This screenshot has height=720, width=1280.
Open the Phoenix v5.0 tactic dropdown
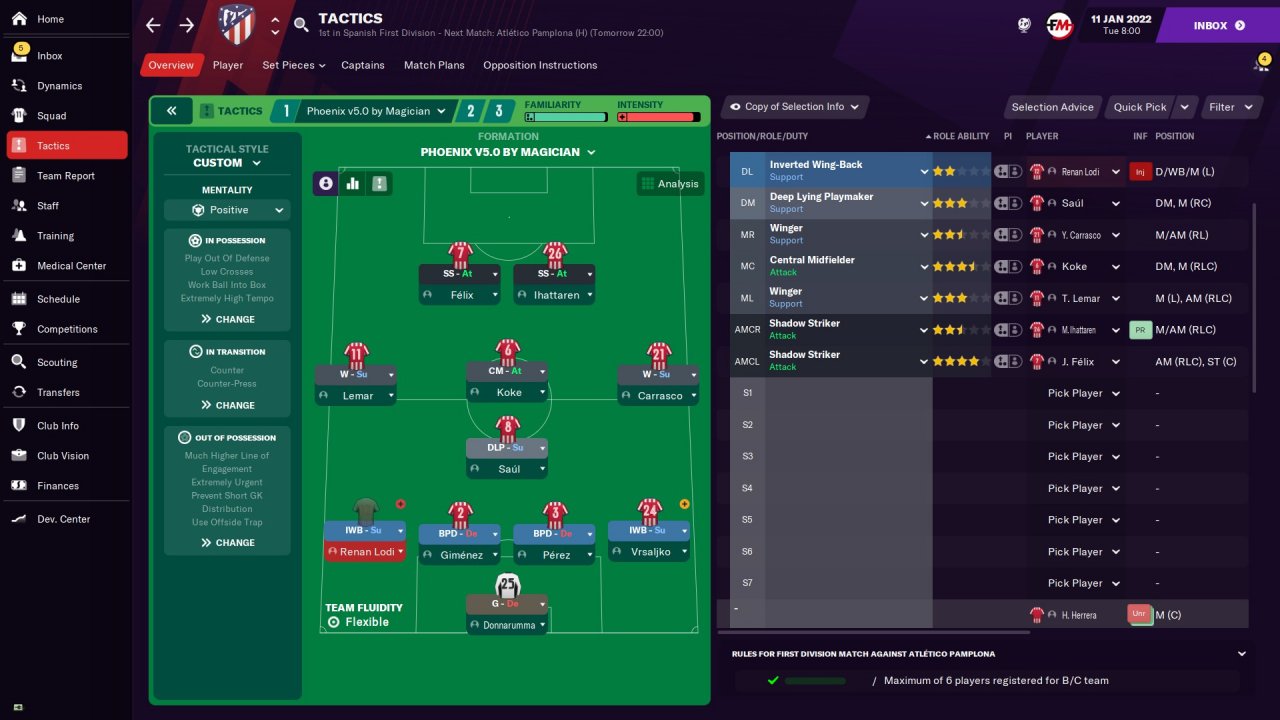pyautogui.click(x=375, y=111)
